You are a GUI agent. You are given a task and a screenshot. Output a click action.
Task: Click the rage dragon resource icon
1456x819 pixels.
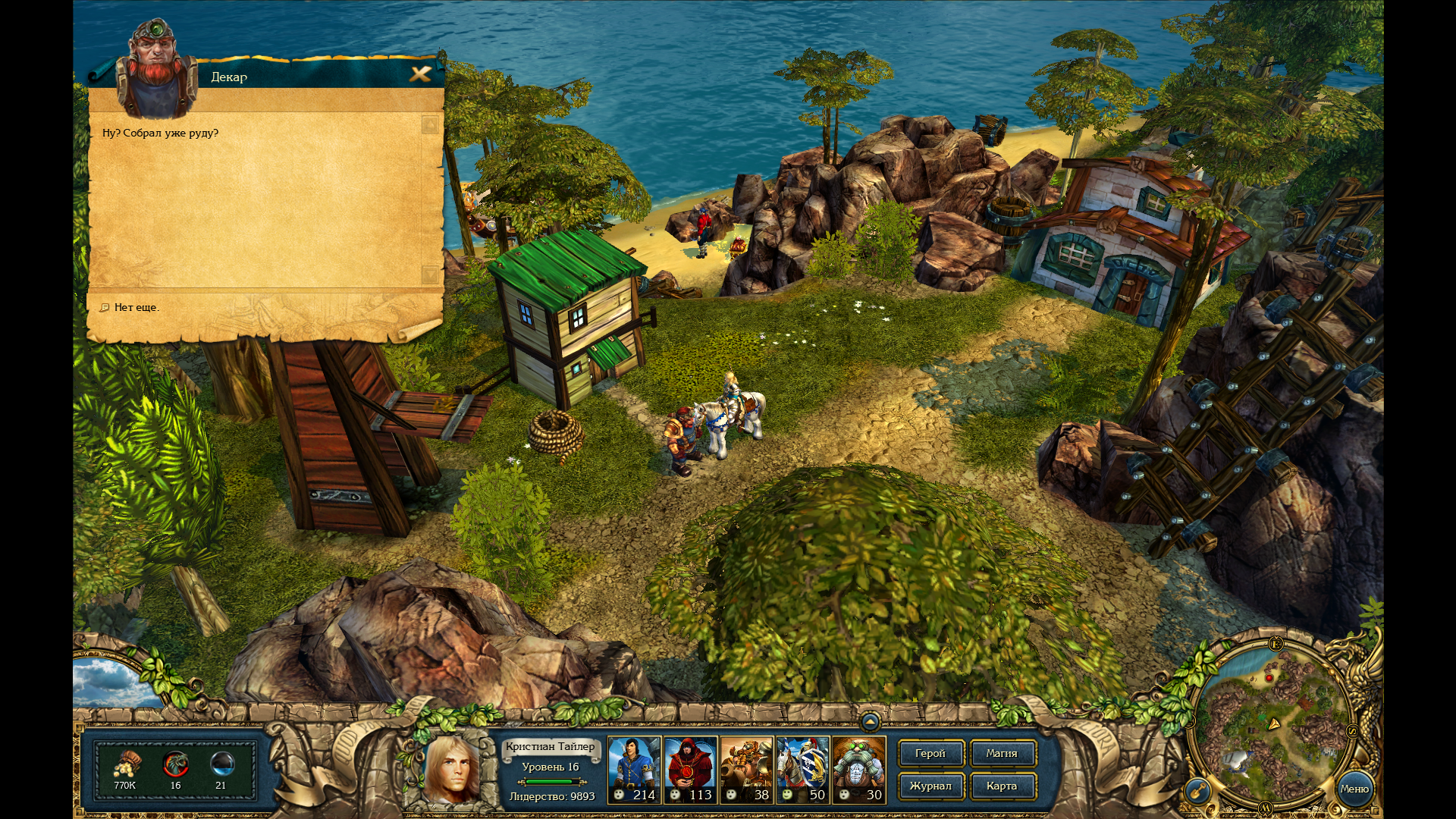pos(175,763)
